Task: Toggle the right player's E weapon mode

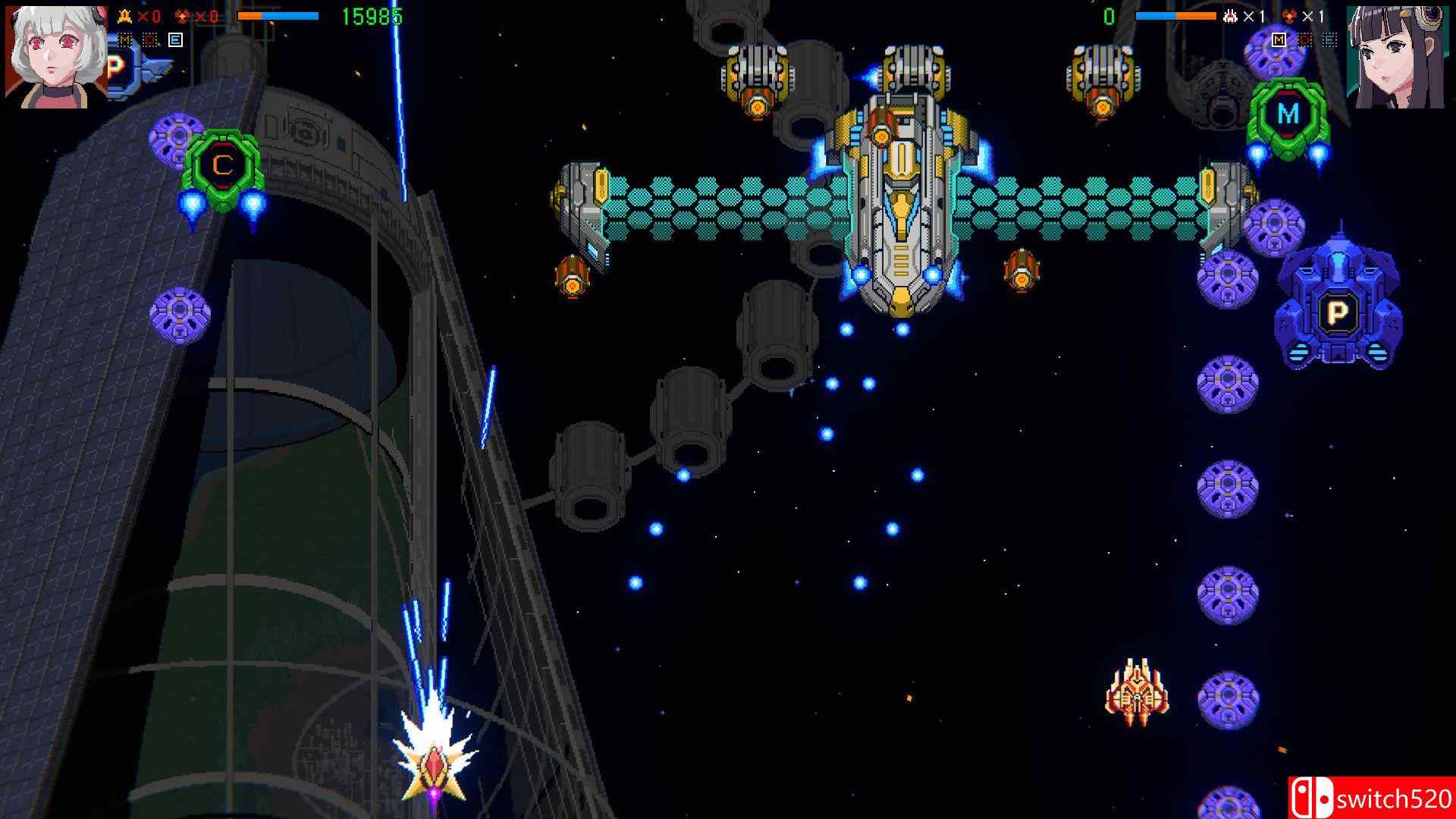Action: click(x=1329, y=40)
